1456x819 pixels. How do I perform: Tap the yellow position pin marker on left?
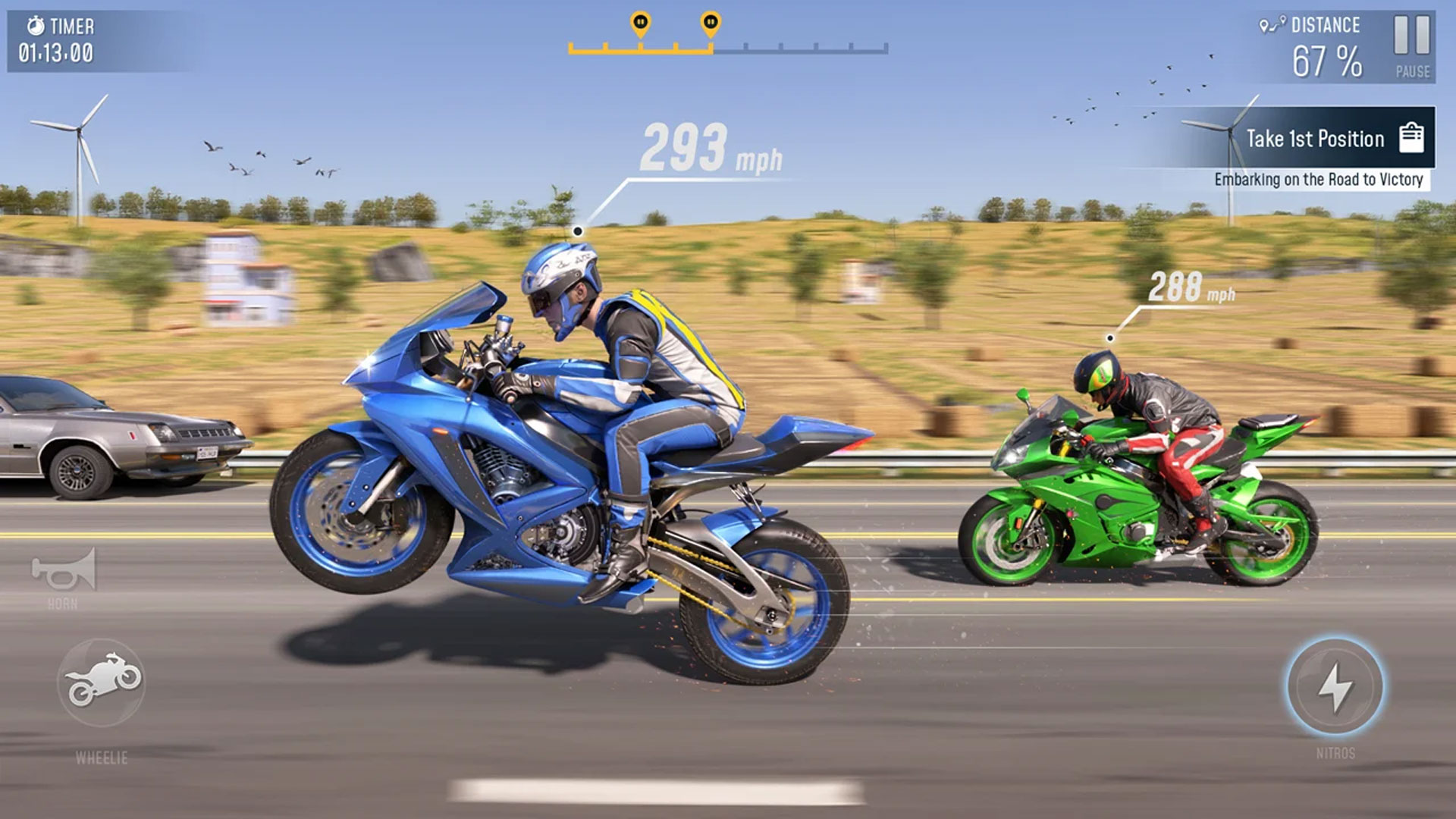(639, 23)
